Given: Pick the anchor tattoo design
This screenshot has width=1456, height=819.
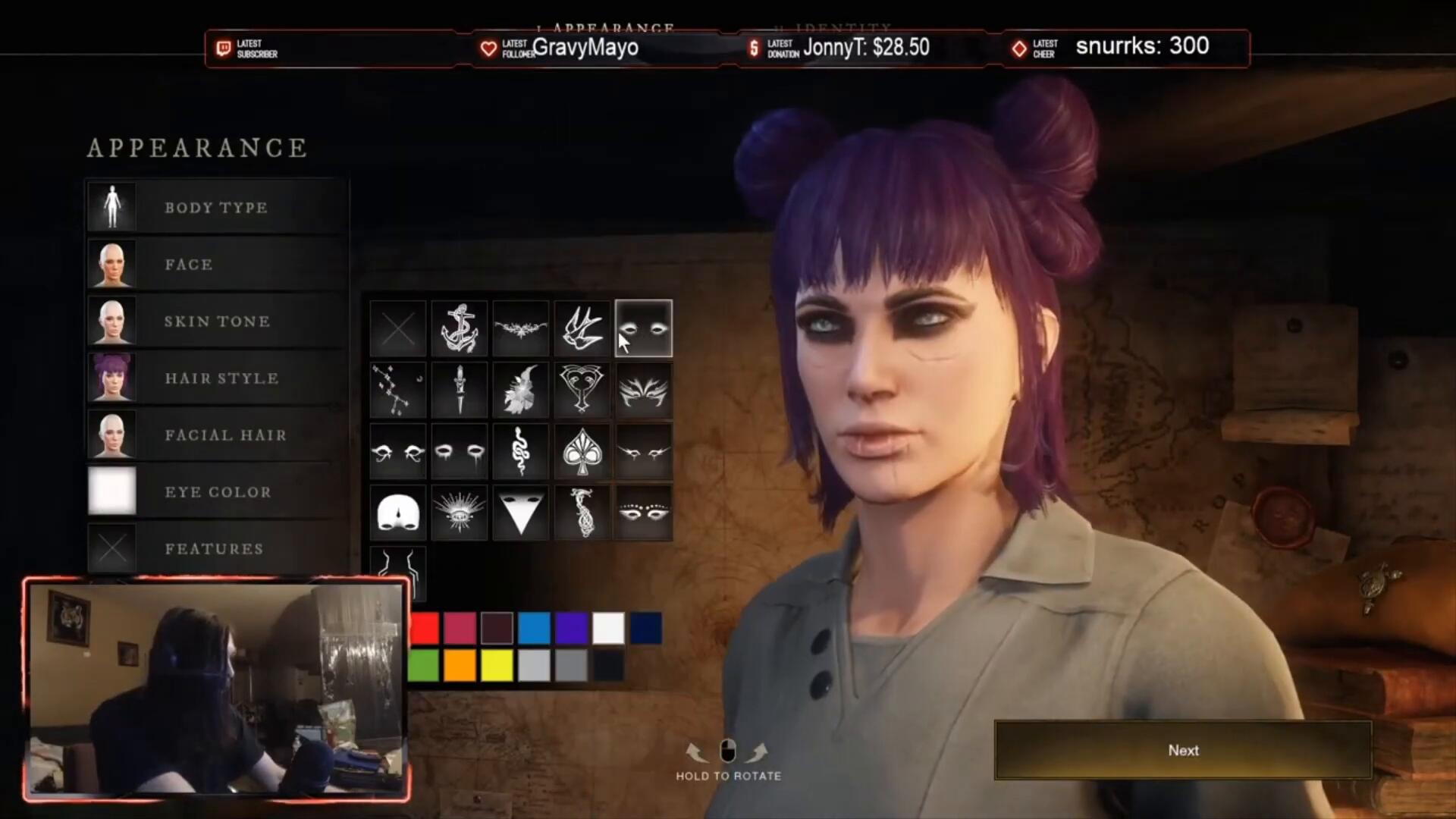Looking at the screenshot, I should [x=460, y=328].
